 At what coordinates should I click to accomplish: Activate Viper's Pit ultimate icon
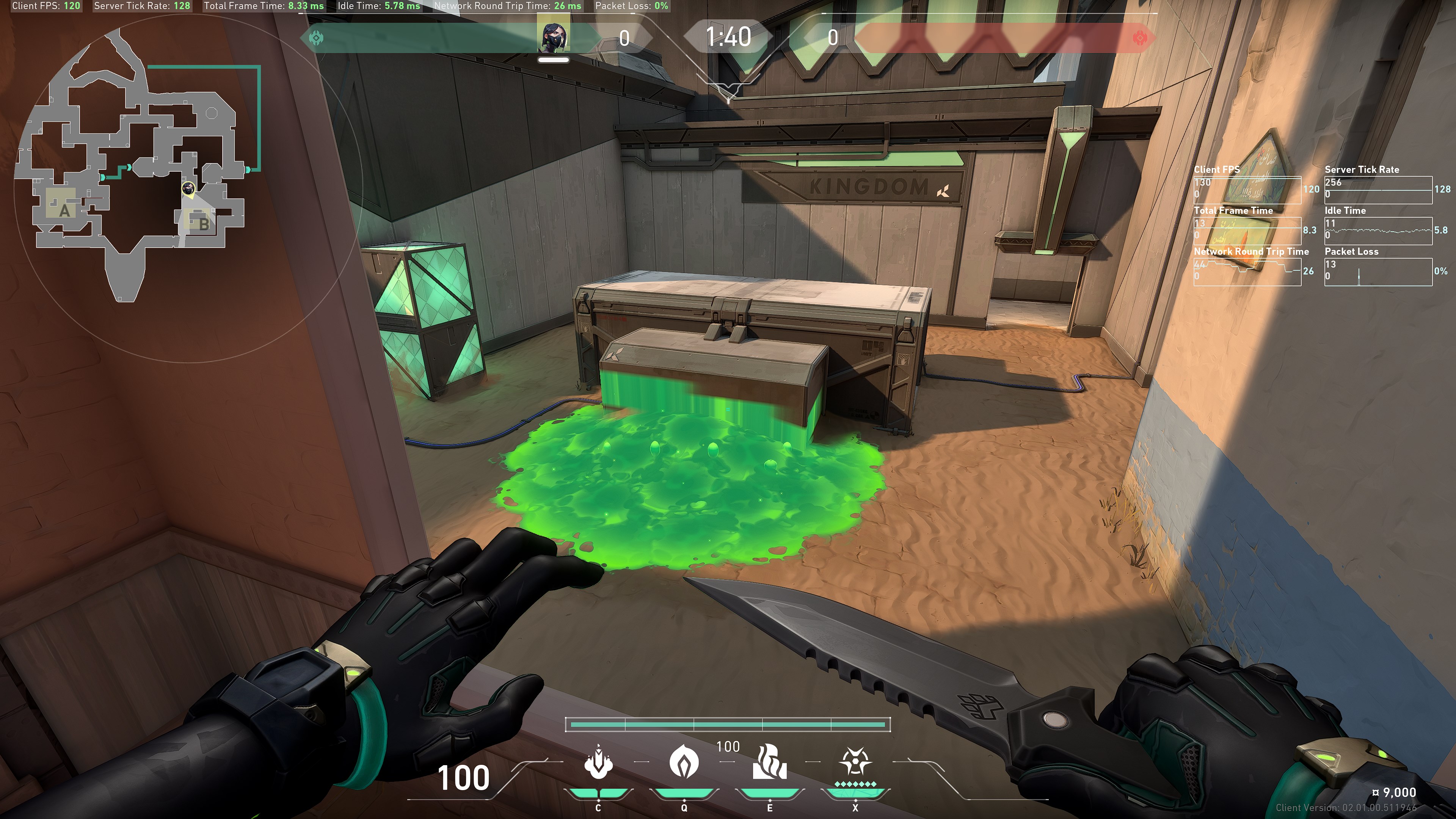[855, 762]
